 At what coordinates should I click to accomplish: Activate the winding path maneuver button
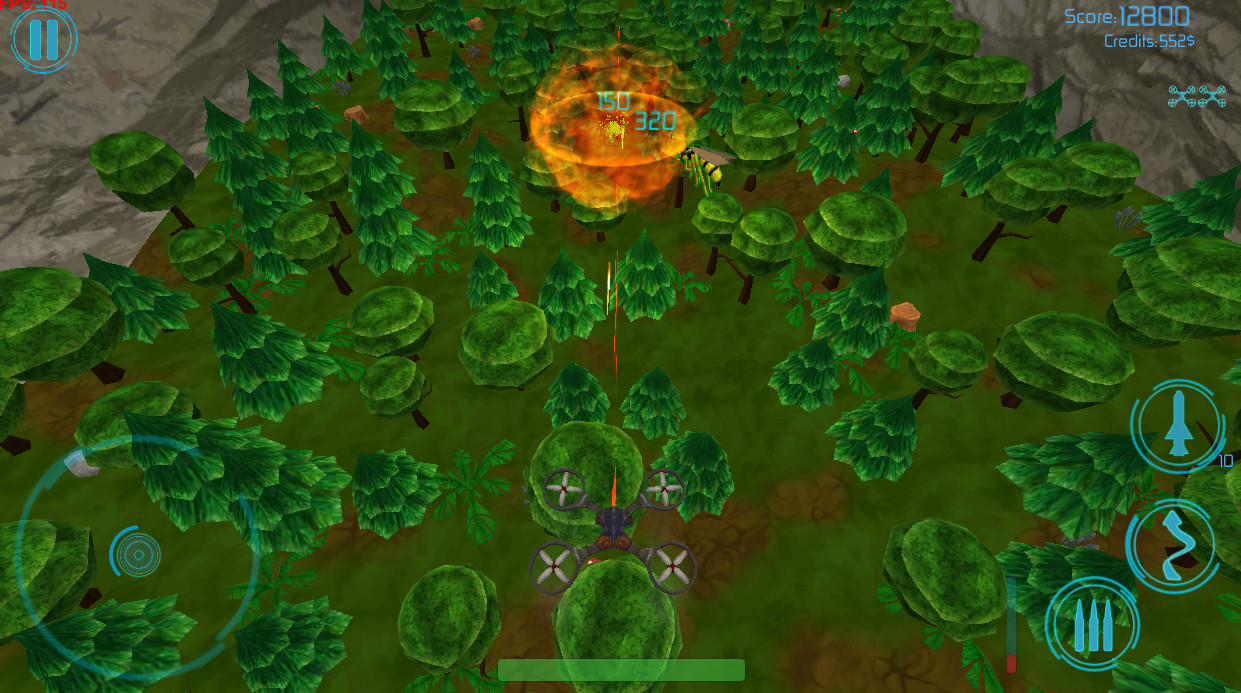pos(1170,545)
